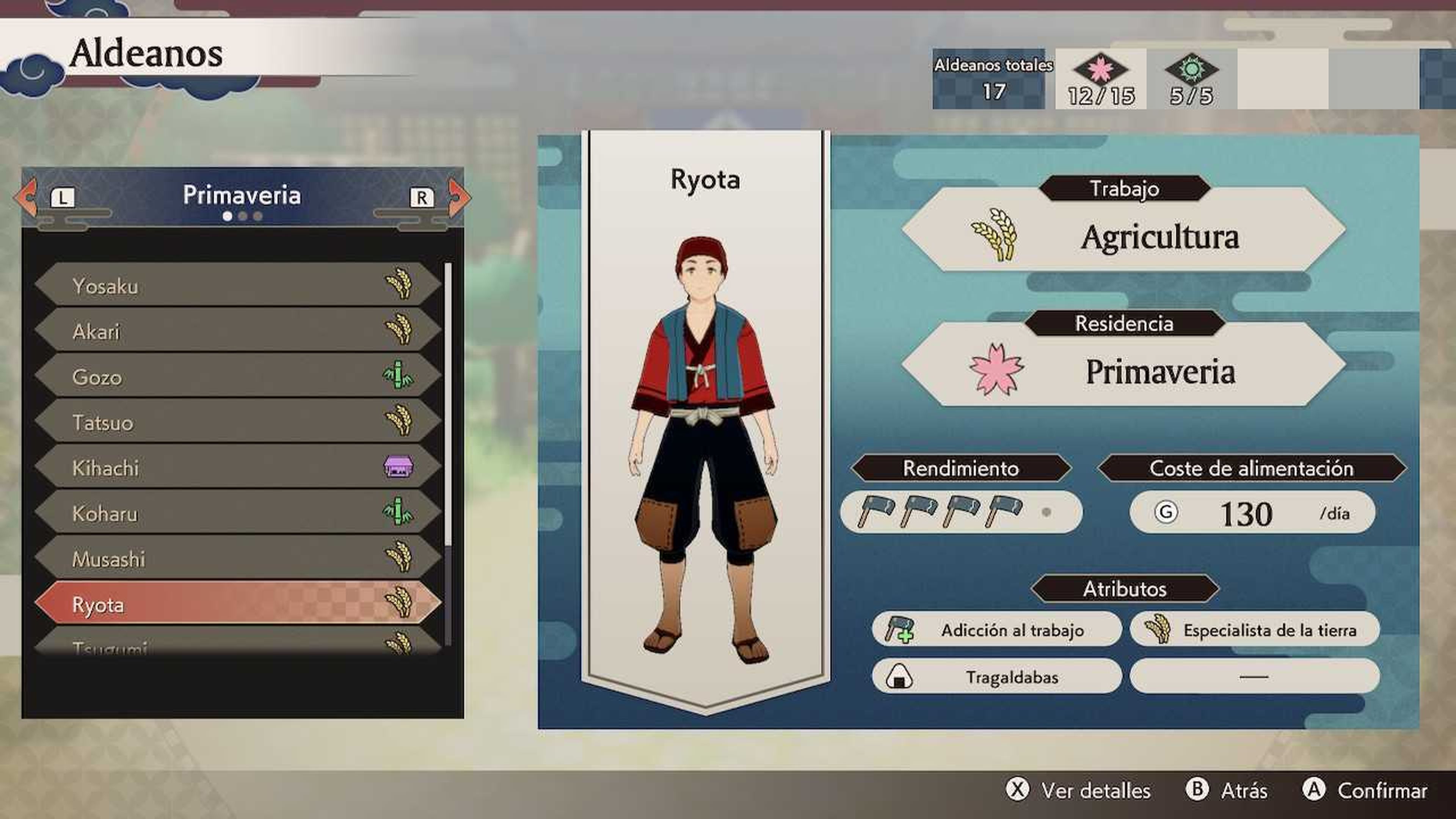Click the onigiri icon on Tragaldabas attribute
The width and height of the screenshot is (1456, 819).
[x=900, y=676]
